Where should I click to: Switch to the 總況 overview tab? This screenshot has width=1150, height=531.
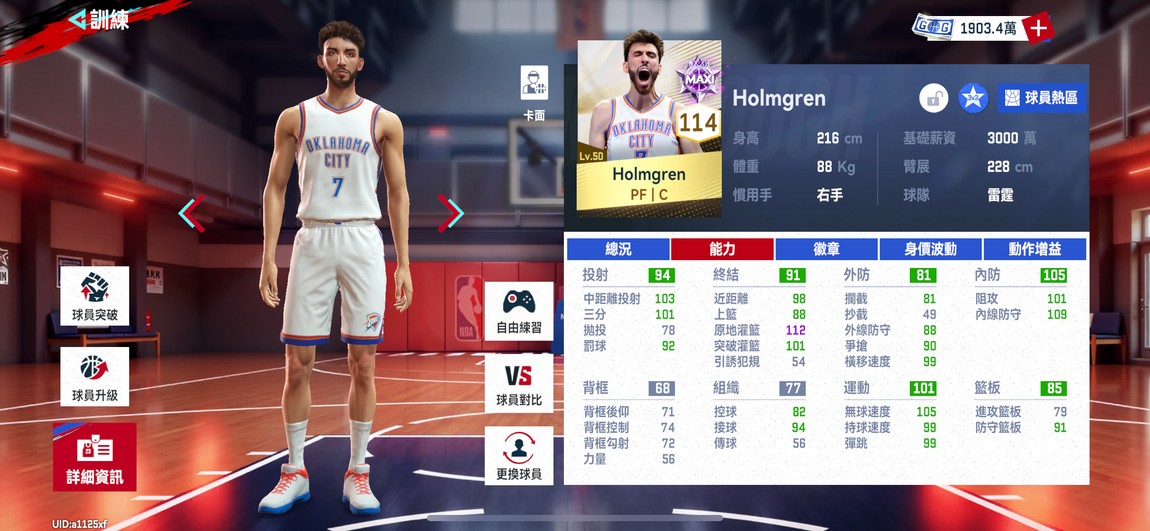[x=618, y=249]
